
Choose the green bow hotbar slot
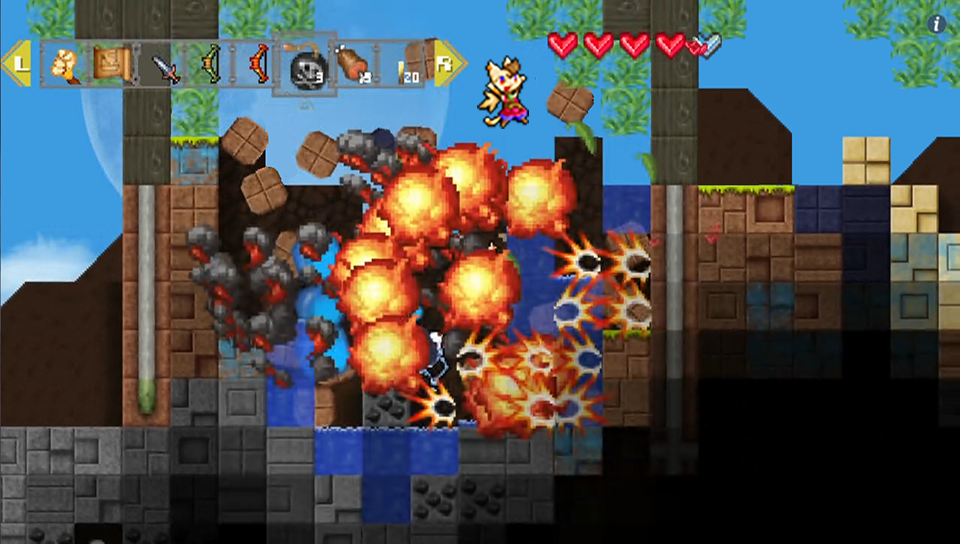[x=206, y=66]
